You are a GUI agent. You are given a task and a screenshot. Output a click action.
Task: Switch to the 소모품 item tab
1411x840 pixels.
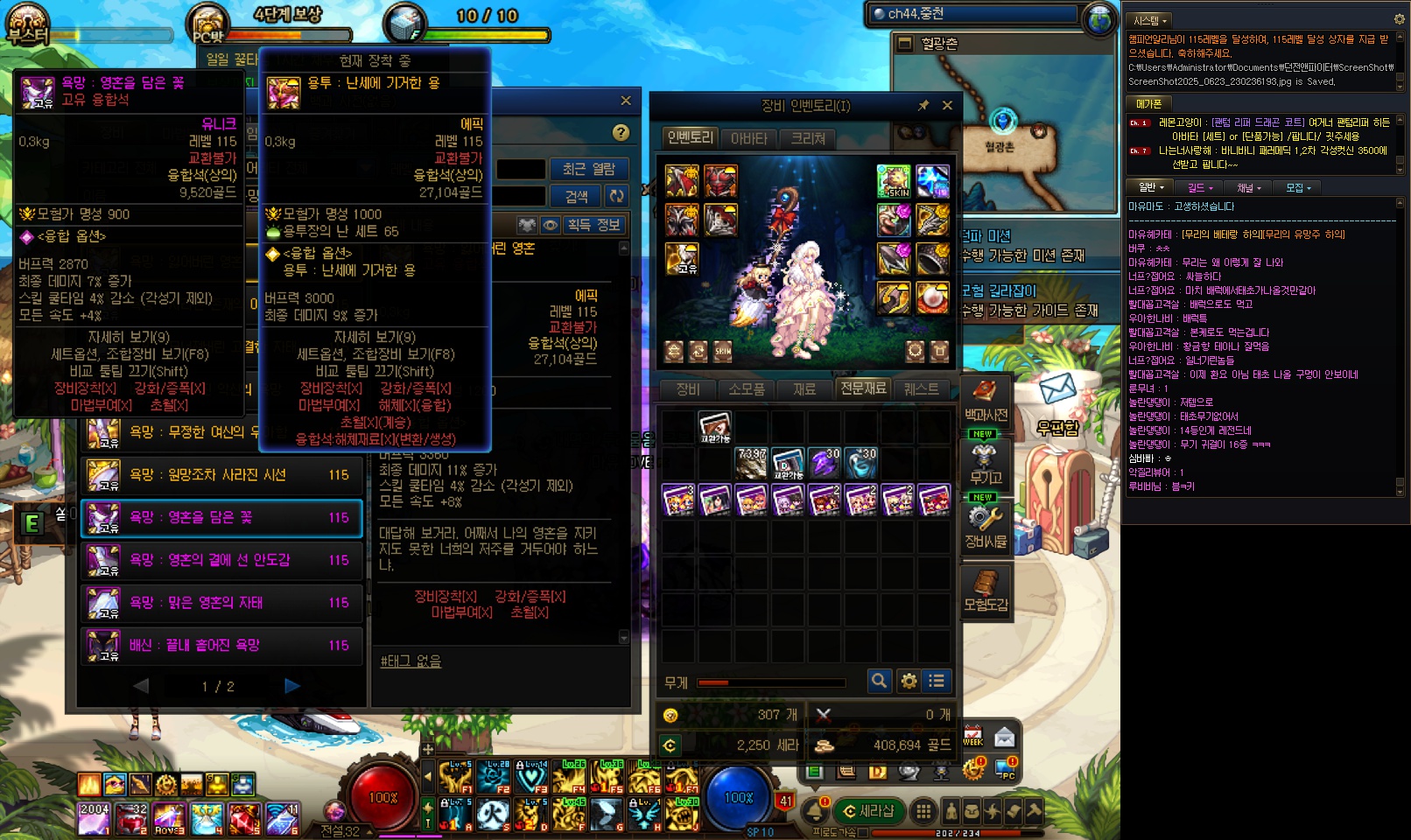747,388
